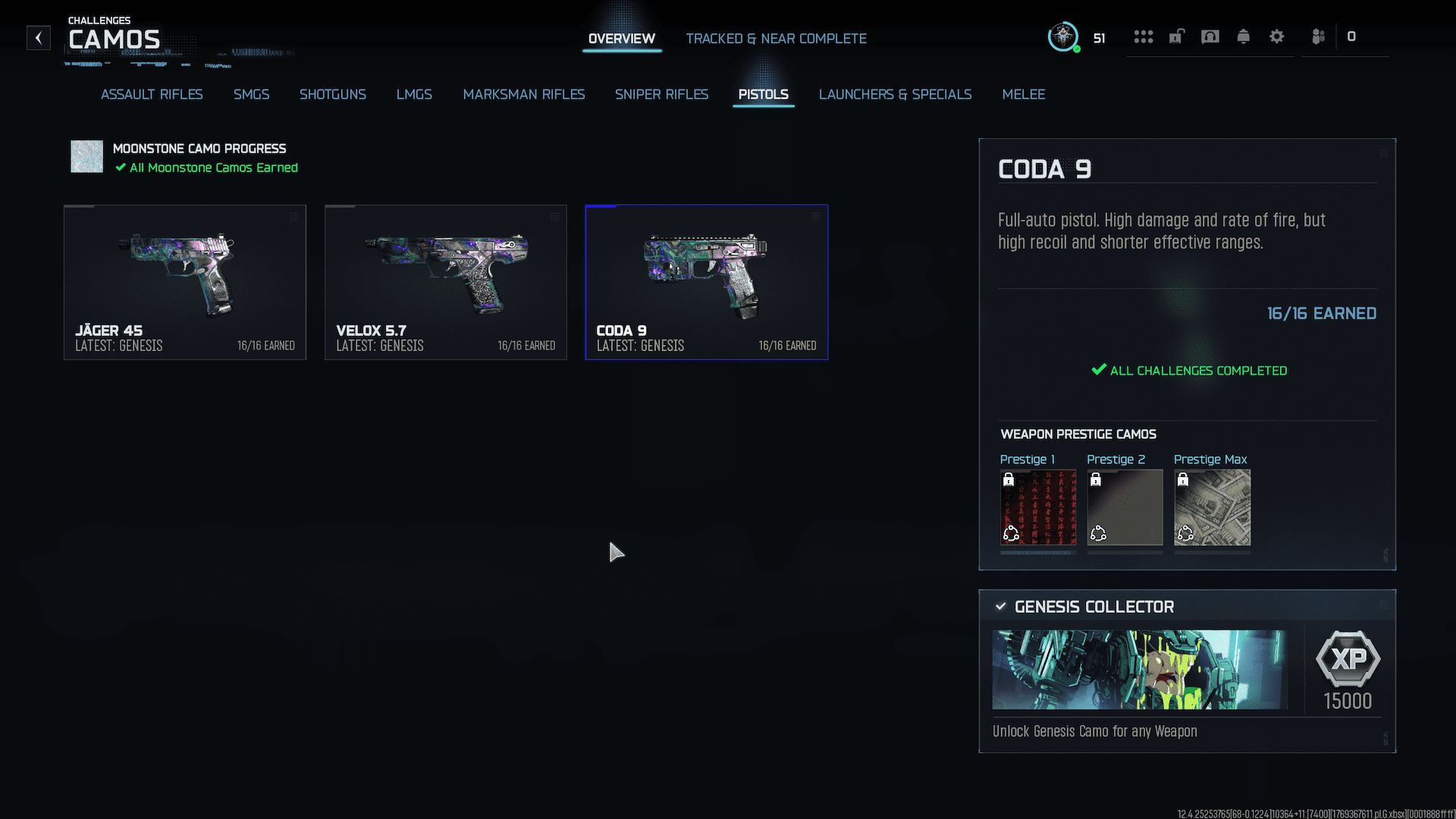Open the settings gear icon
Viewport: 1456px width, 819px height.
1276,36
